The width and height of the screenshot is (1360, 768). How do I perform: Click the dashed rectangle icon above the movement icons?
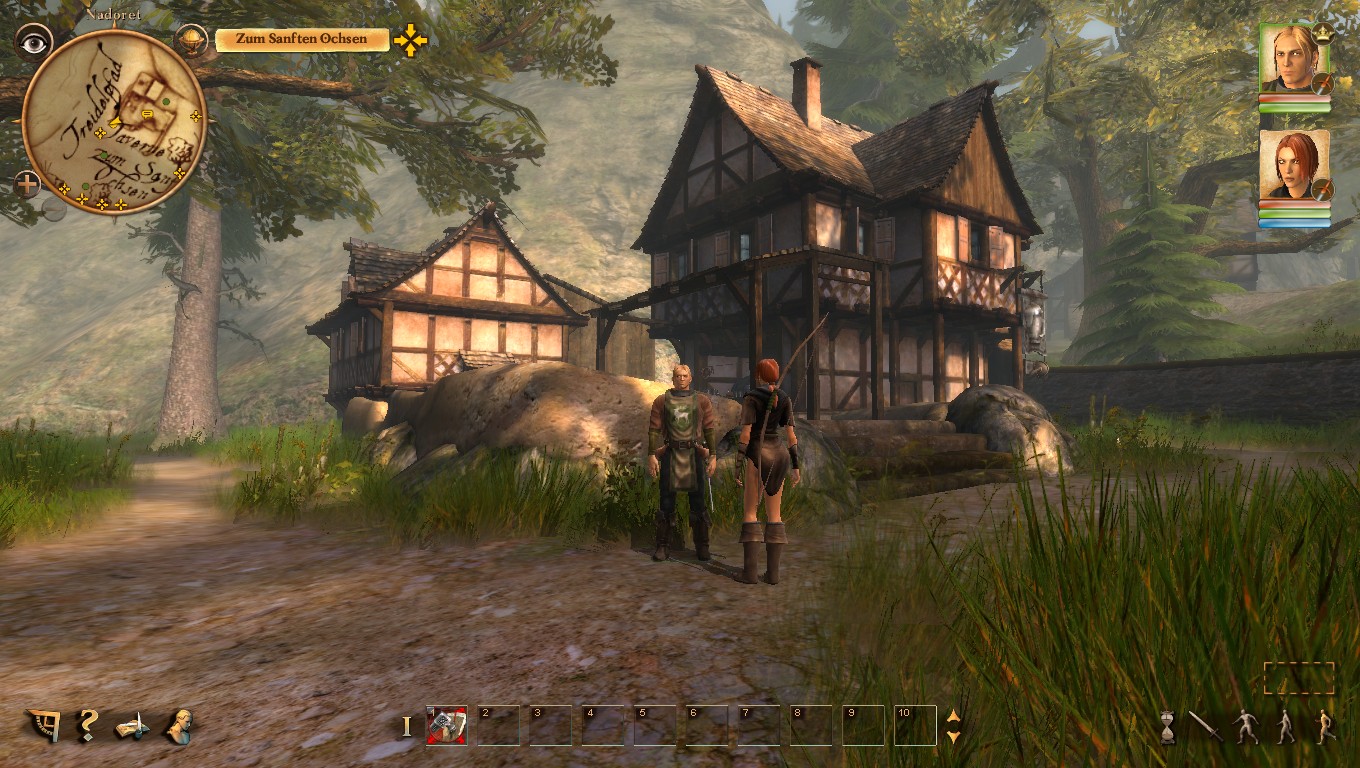[x=1298, y=678]
